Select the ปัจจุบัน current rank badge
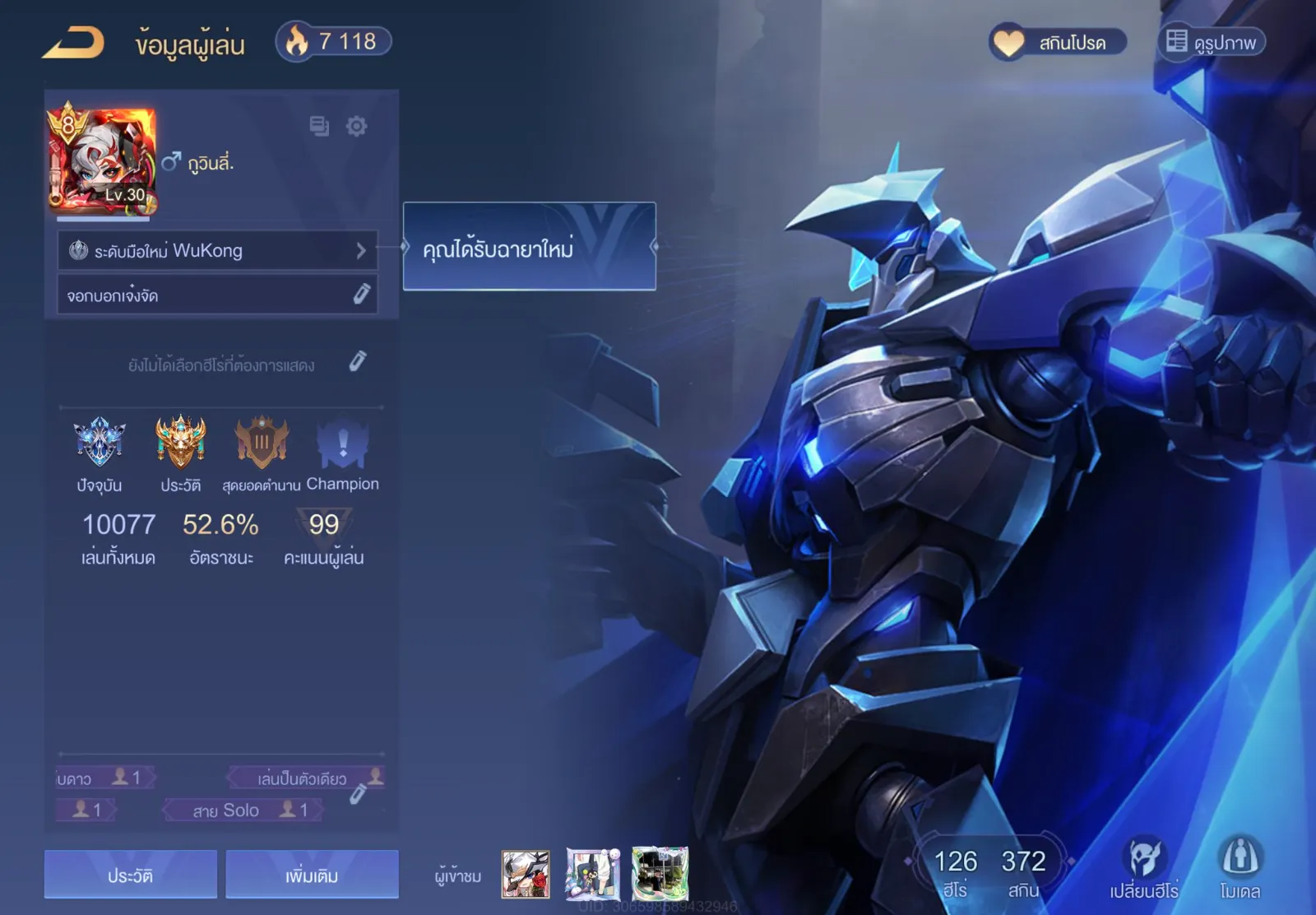This screenshot has width=1316, height=915. pos(100,443)
